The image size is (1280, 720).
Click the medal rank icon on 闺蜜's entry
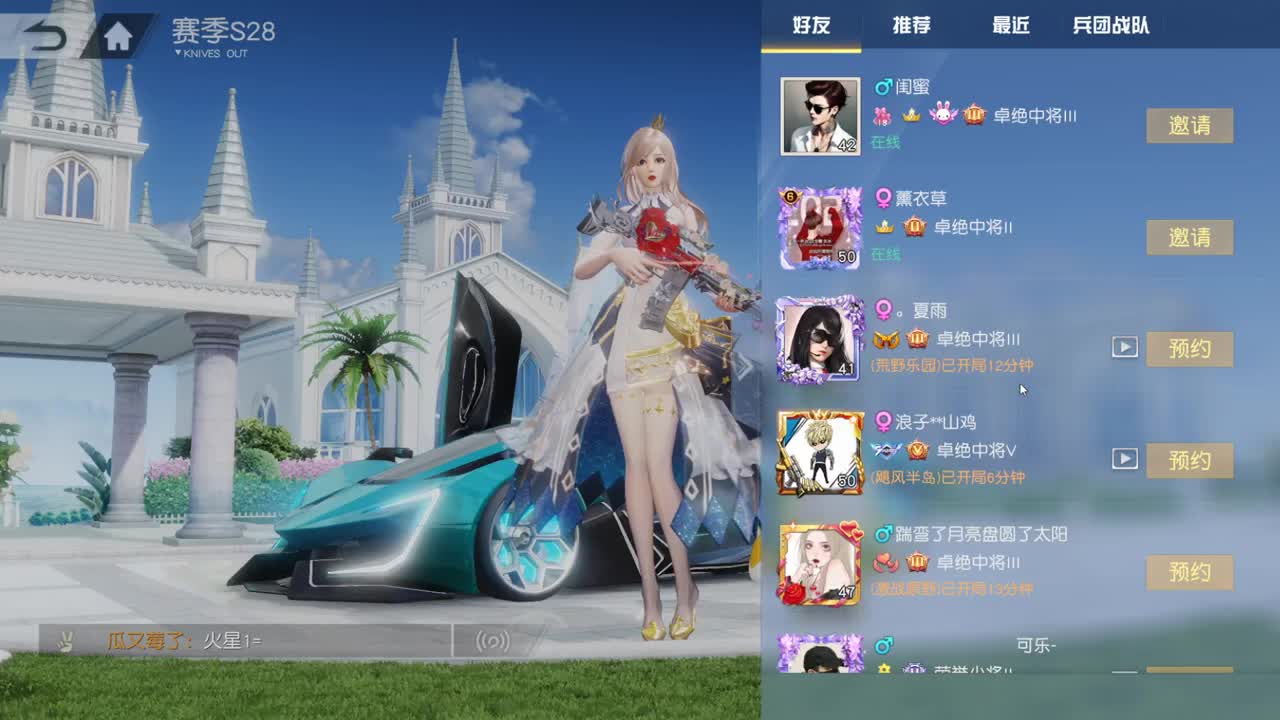(x=973, y=115)
